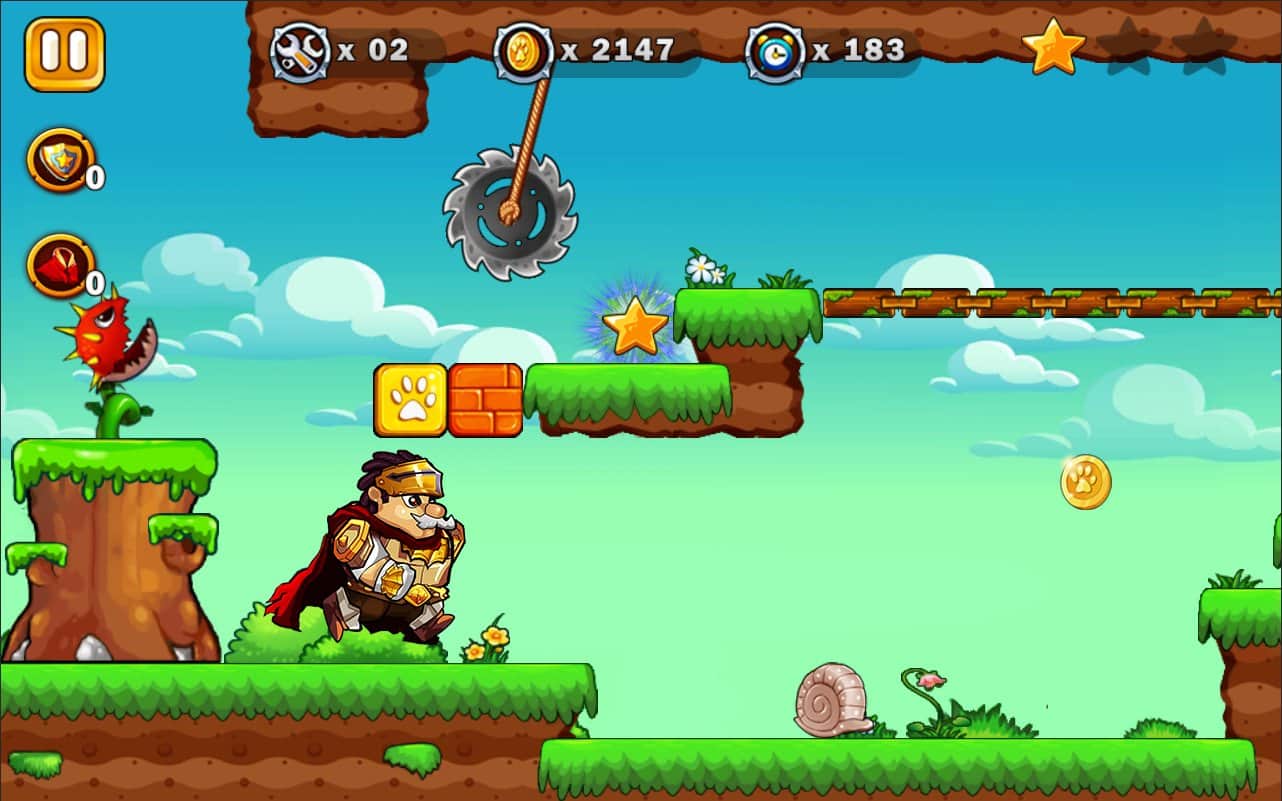Click the orange brick block

[x=483, y=400]
